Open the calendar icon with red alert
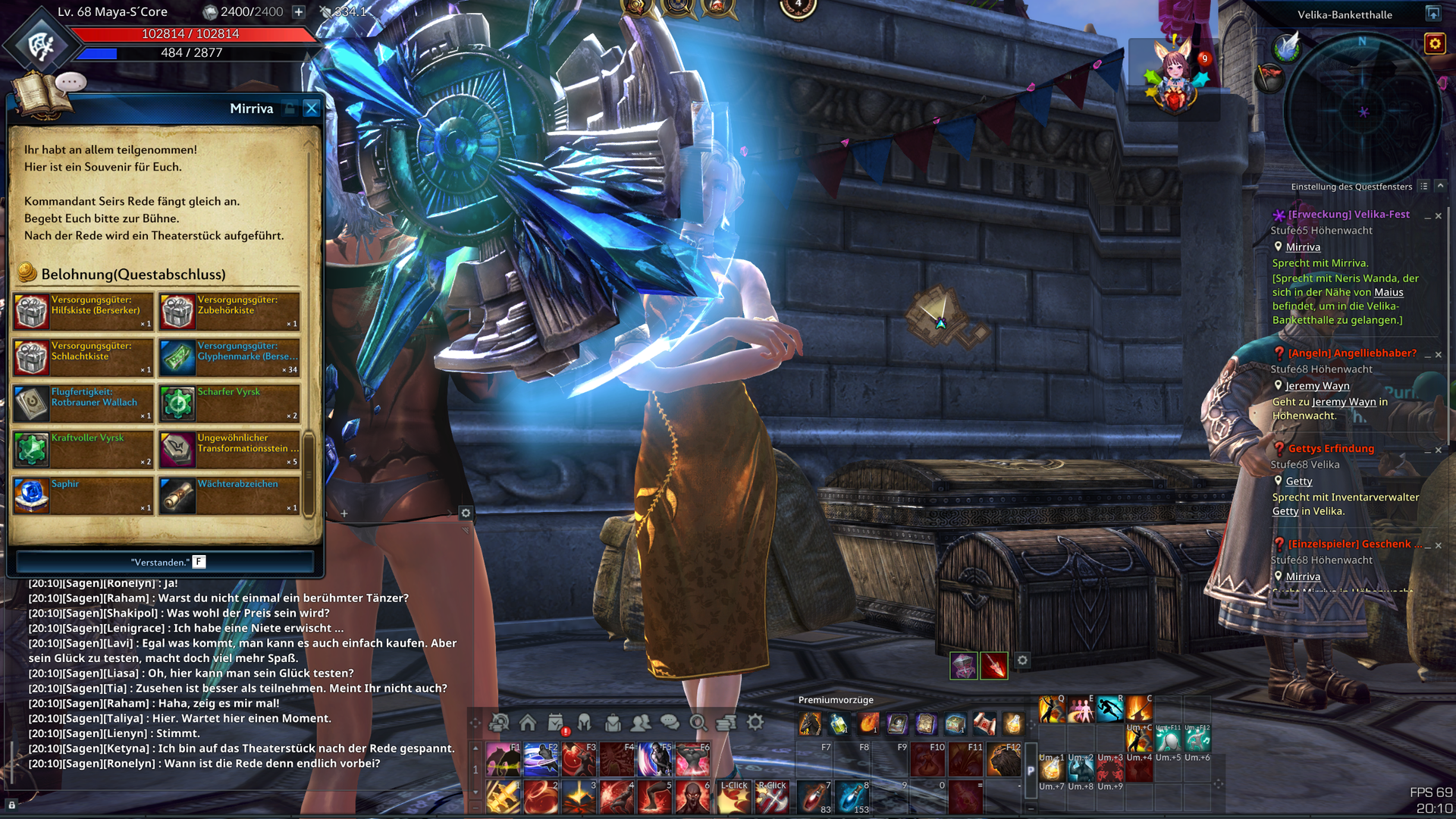 557,723
